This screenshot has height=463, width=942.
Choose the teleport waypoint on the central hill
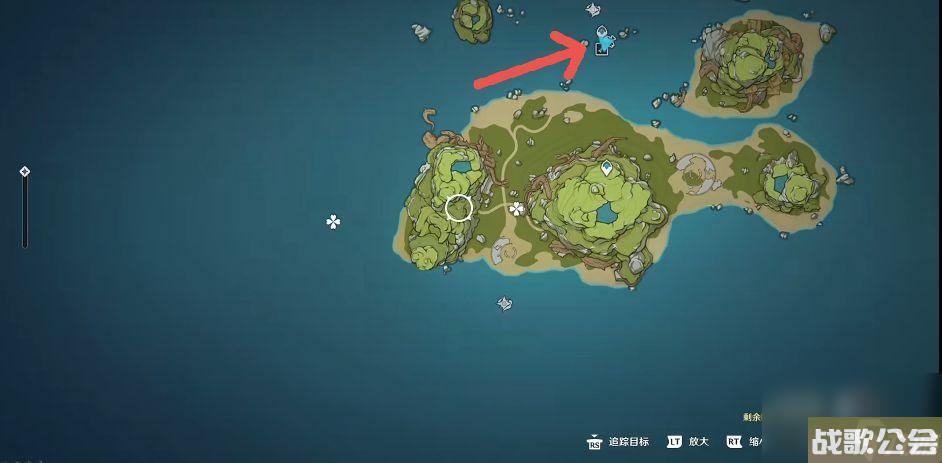click(x=606, y=168)
